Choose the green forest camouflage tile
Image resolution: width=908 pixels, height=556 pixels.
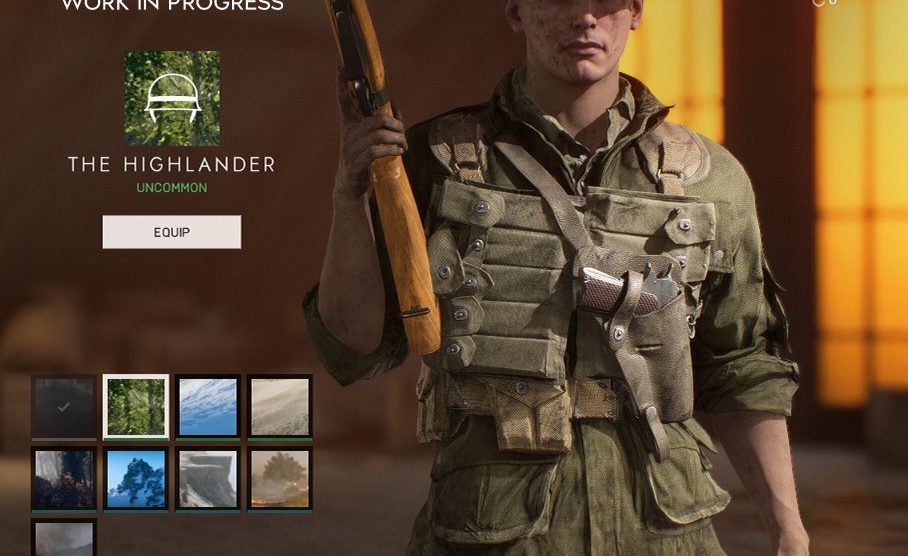tap(136, 407)
